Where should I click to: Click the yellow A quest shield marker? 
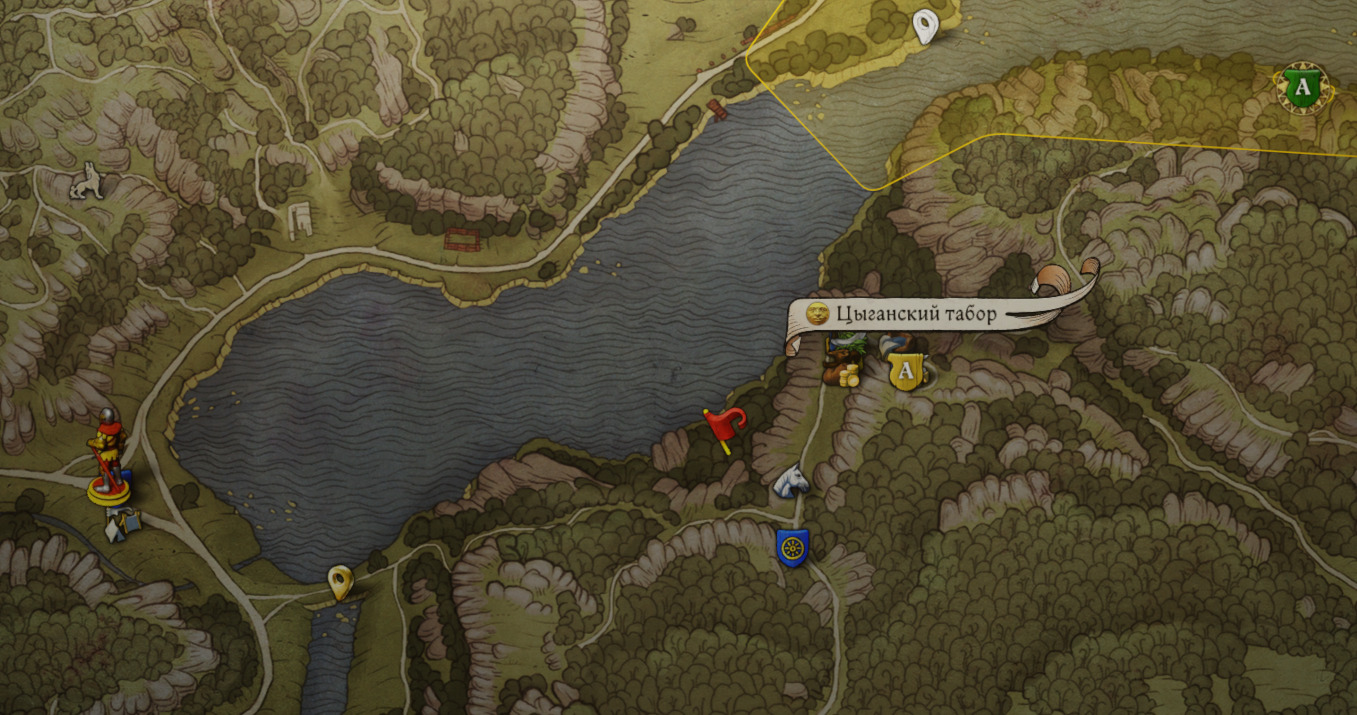[906, 371]
